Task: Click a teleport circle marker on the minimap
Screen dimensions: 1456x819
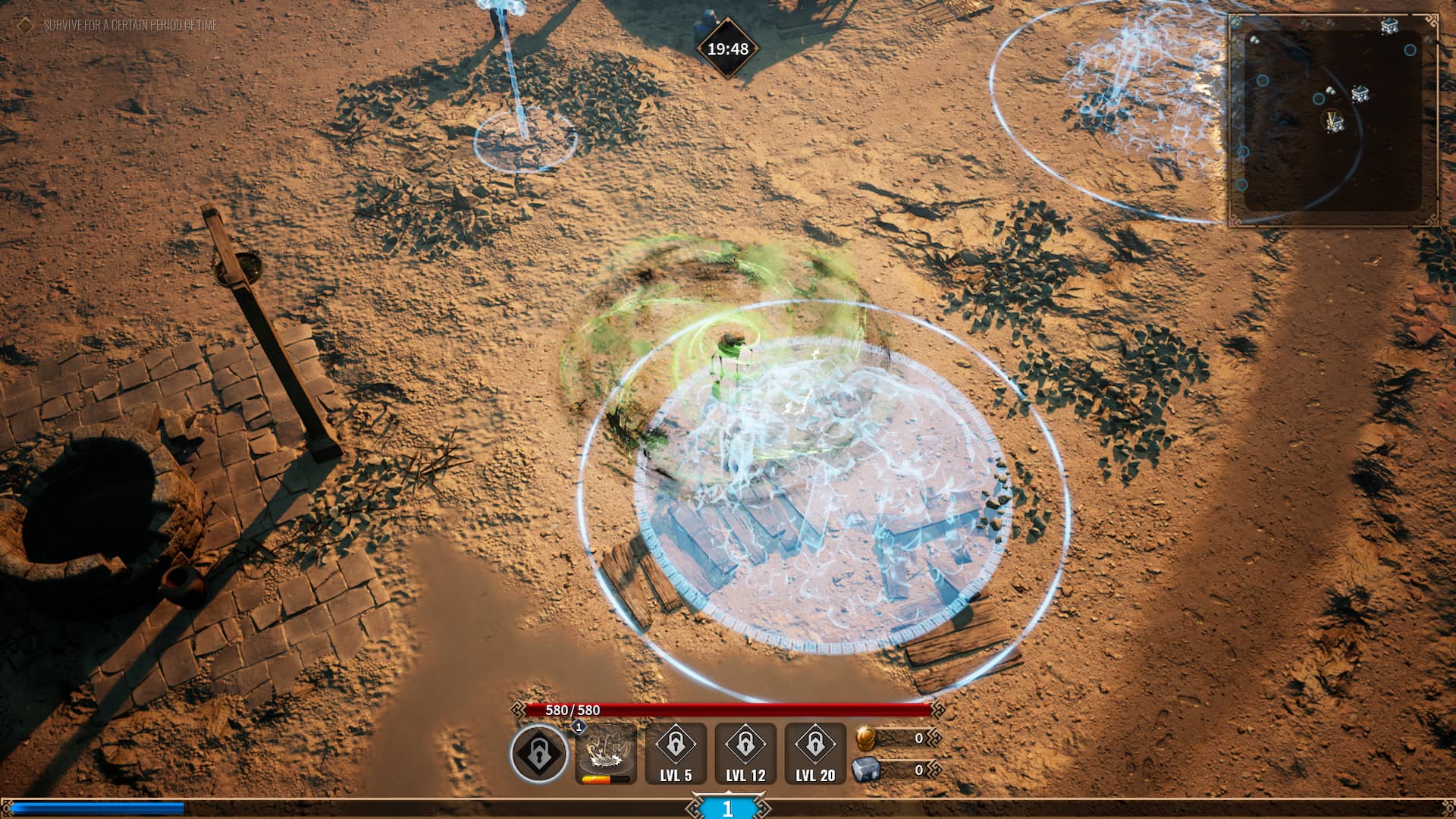Action: pyautogui.click(x=1410, y=49)
